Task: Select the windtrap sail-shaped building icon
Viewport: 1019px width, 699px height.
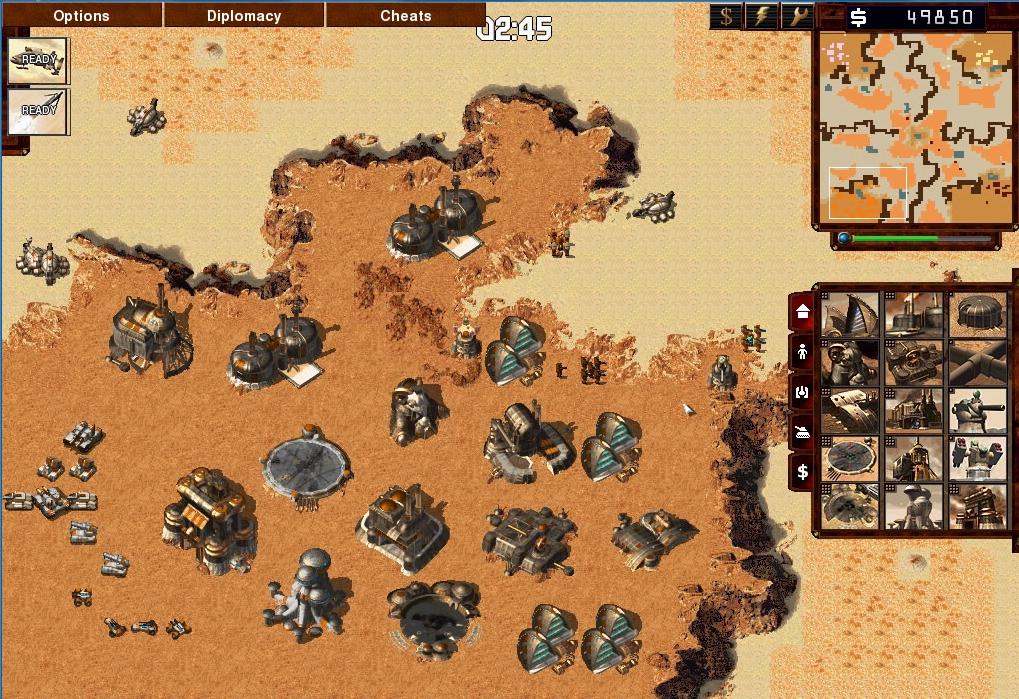Action: coord(850,314)
